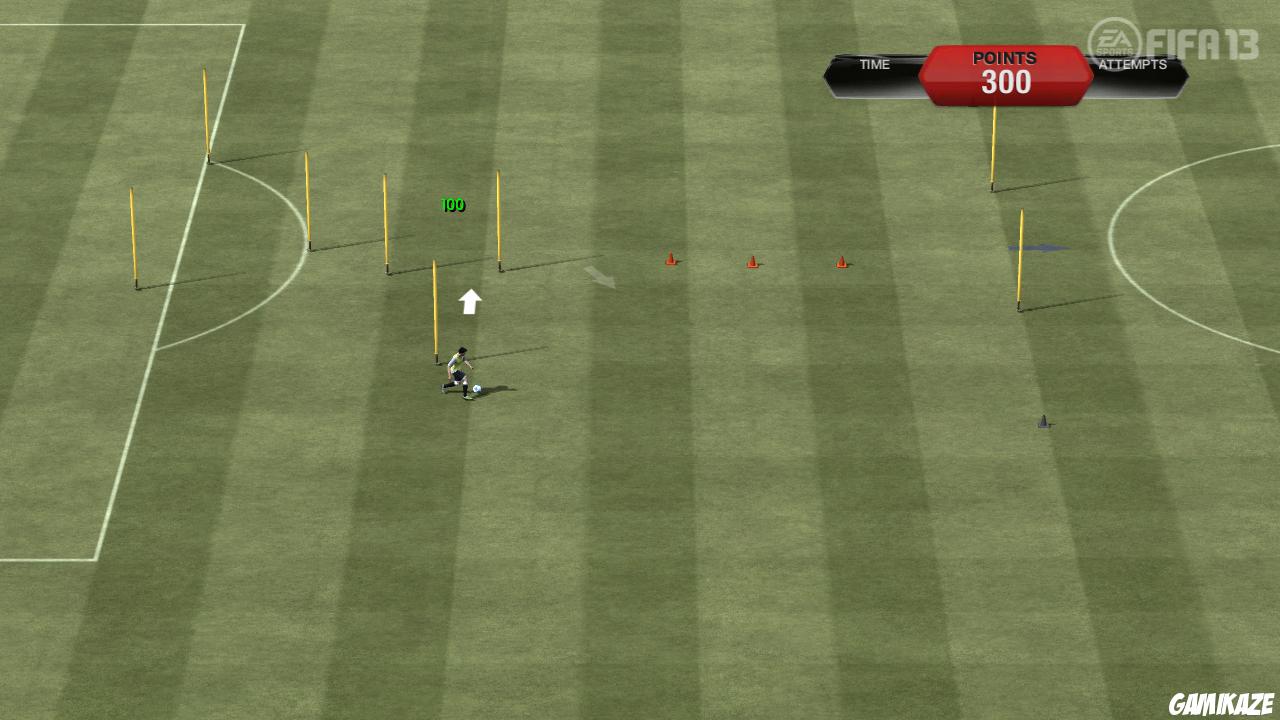Click the first orange training cone
The height and width of the screenshot is (720, 1280).
click(x=670, y=260)
